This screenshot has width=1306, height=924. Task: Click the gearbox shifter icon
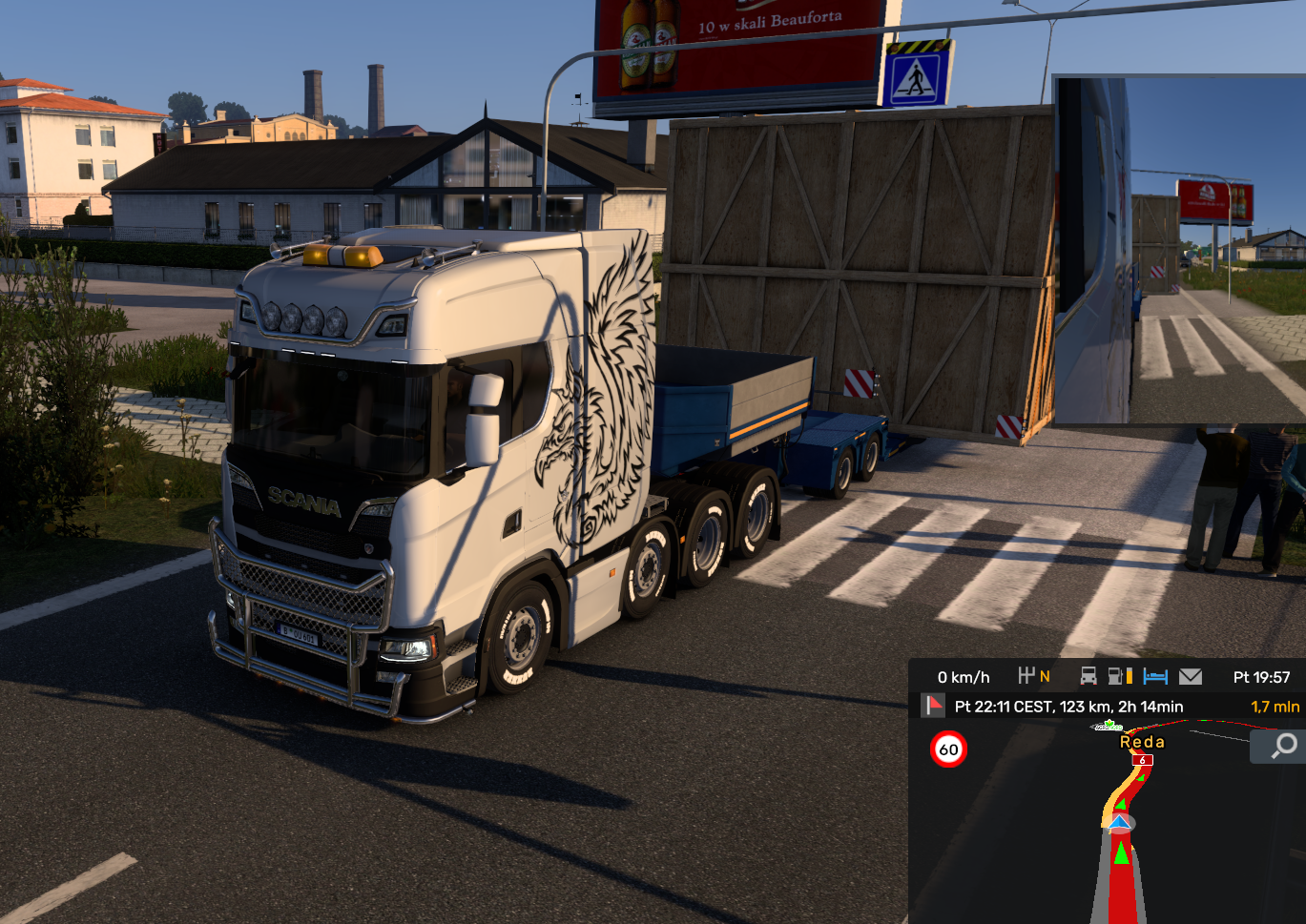pyautogui.click(x=1026, y=676)
